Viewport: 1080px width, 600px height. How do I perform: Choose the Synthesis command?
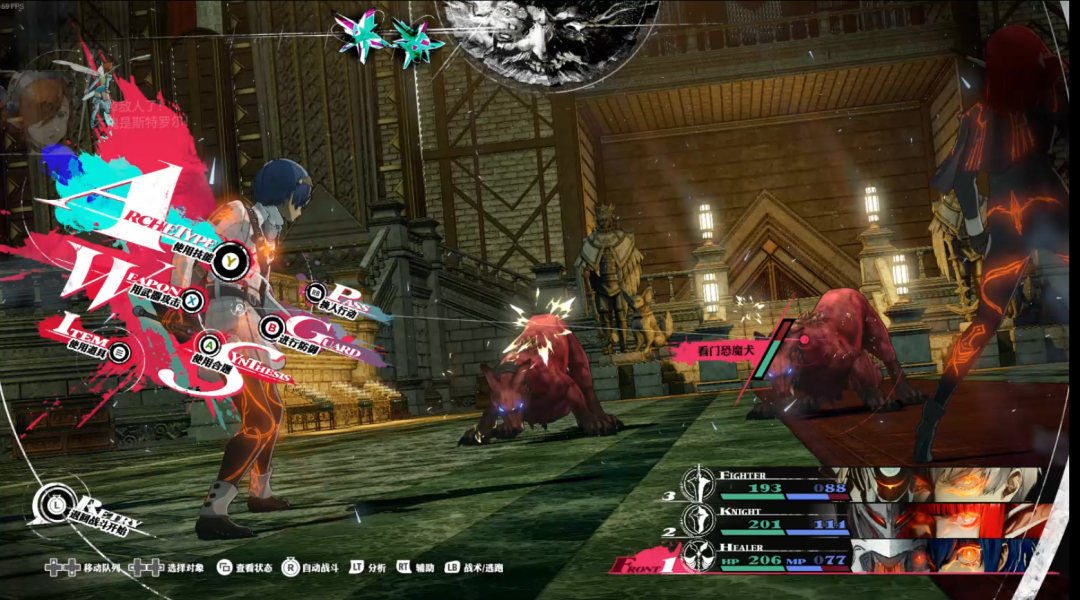tap(211, 343)
